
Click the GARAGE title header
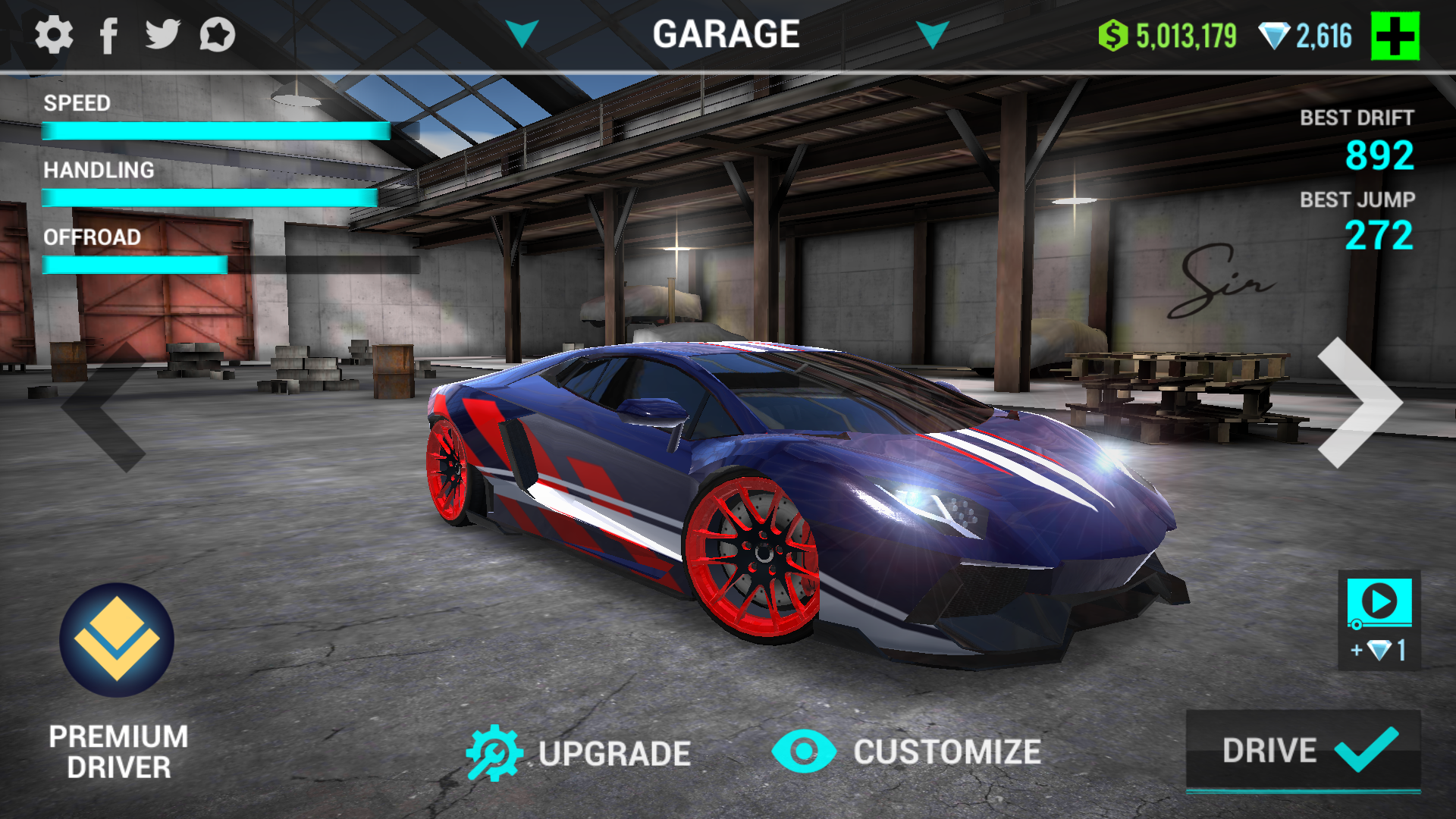[726, 32]
